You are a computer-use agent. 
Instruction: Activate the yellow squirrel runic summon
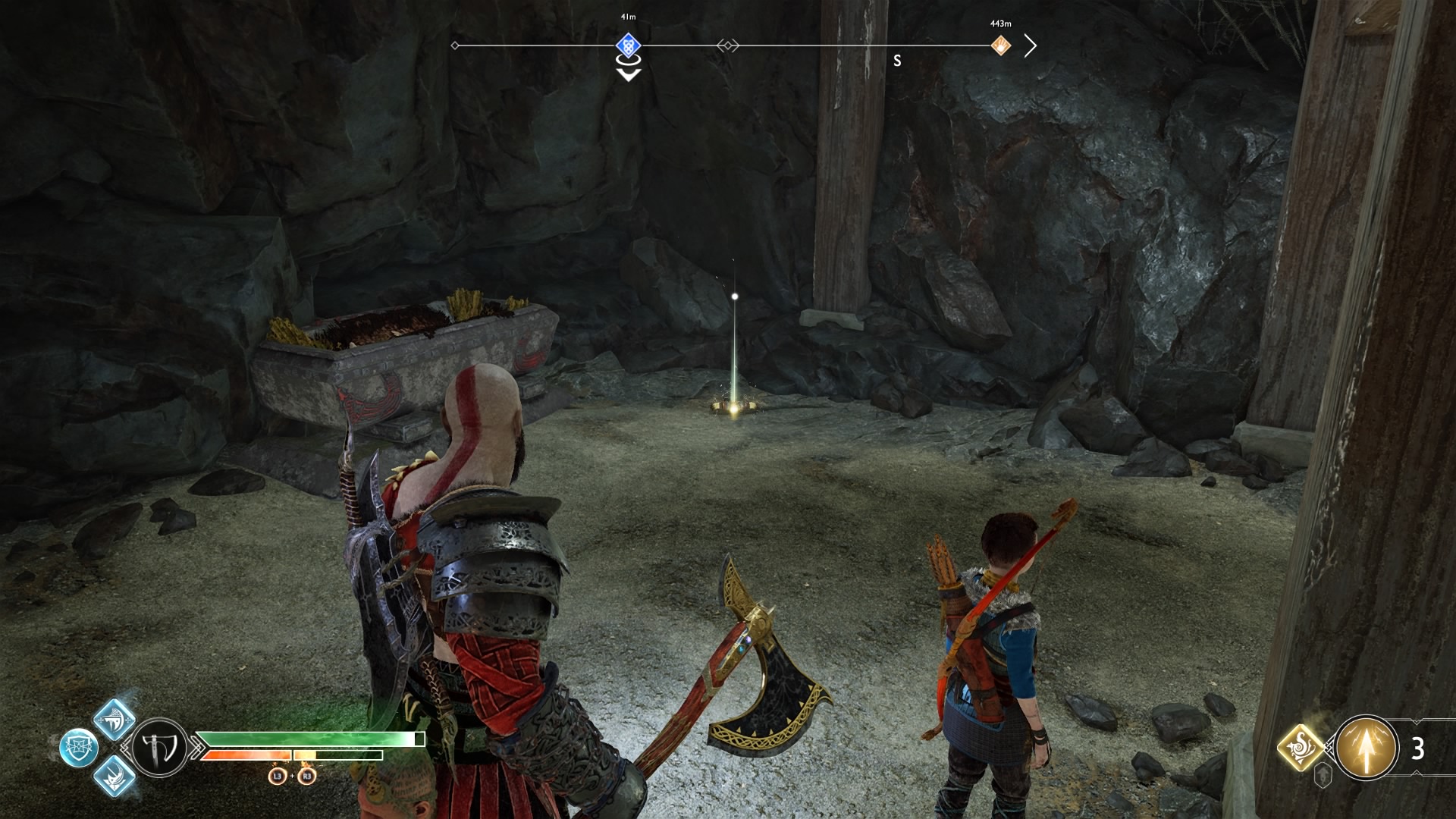pos(1301,748)
